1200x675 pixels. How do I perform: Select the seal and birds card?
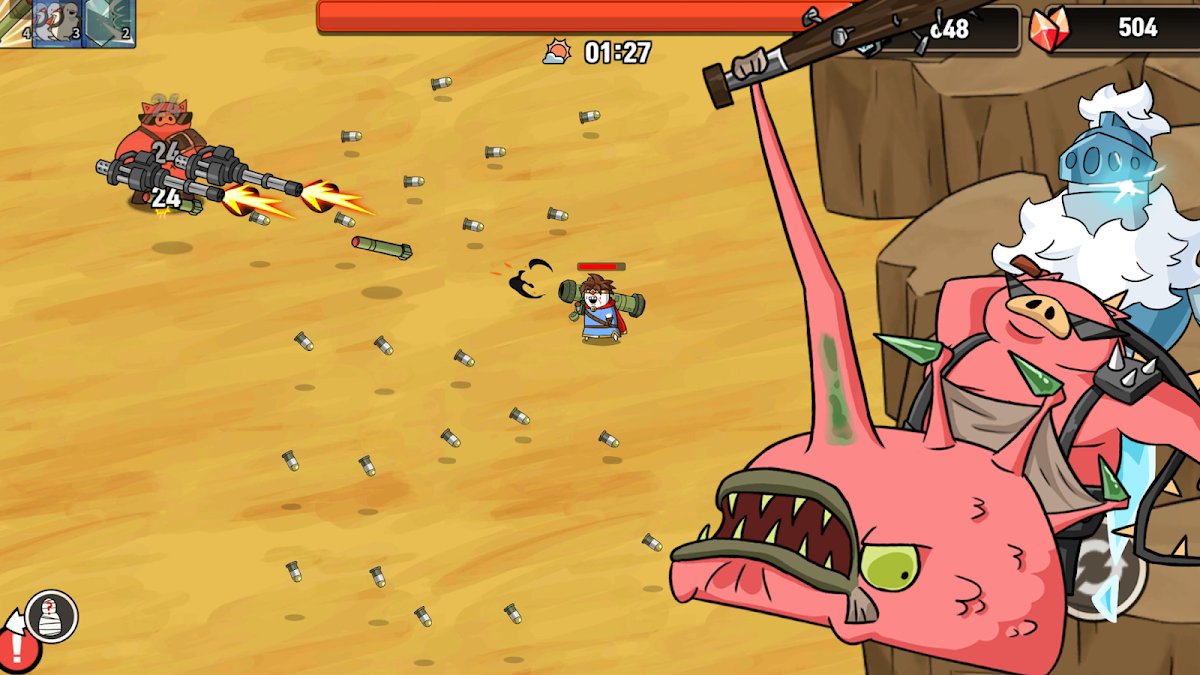(56, 22)
